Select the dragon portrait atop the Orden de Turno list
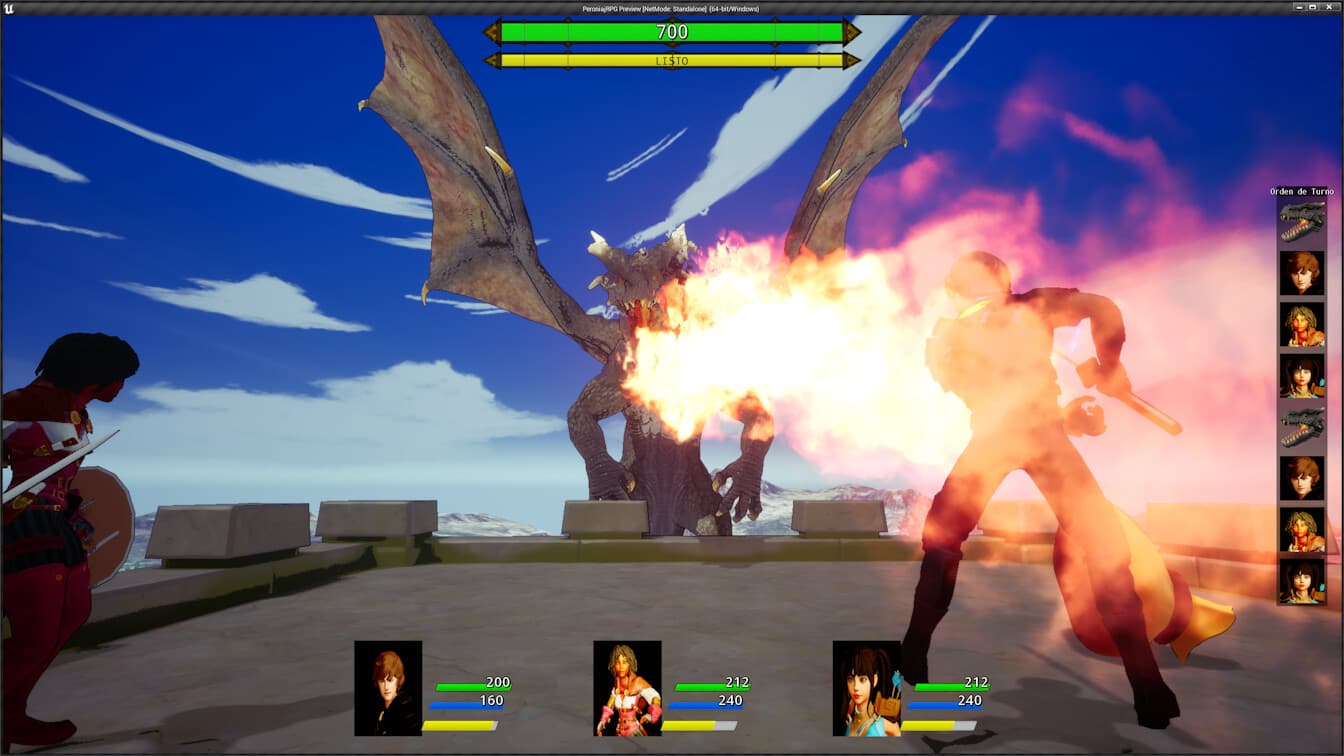1344x756 pixels. coord(1301,224)
